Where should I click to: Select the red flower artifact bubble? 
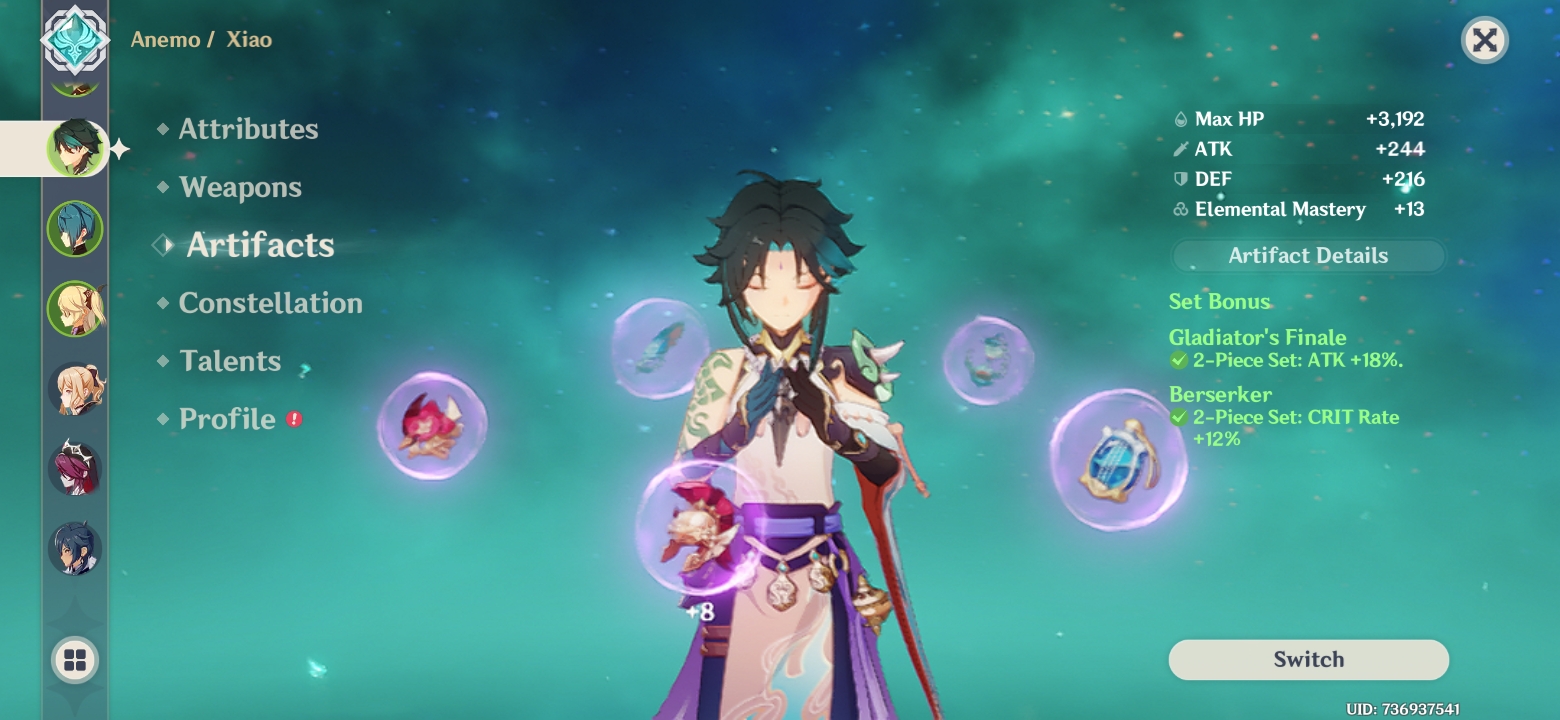(432, 428)
